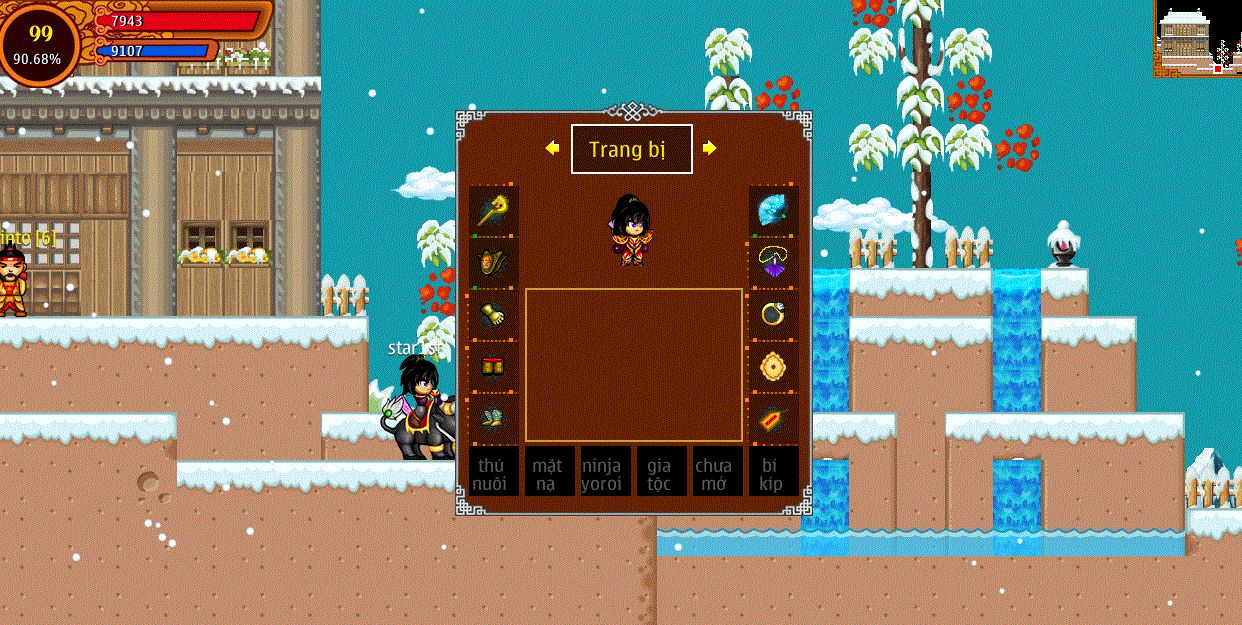Select the boots equipment slot
Screen dimensions: 1242x625
(494, 419)
